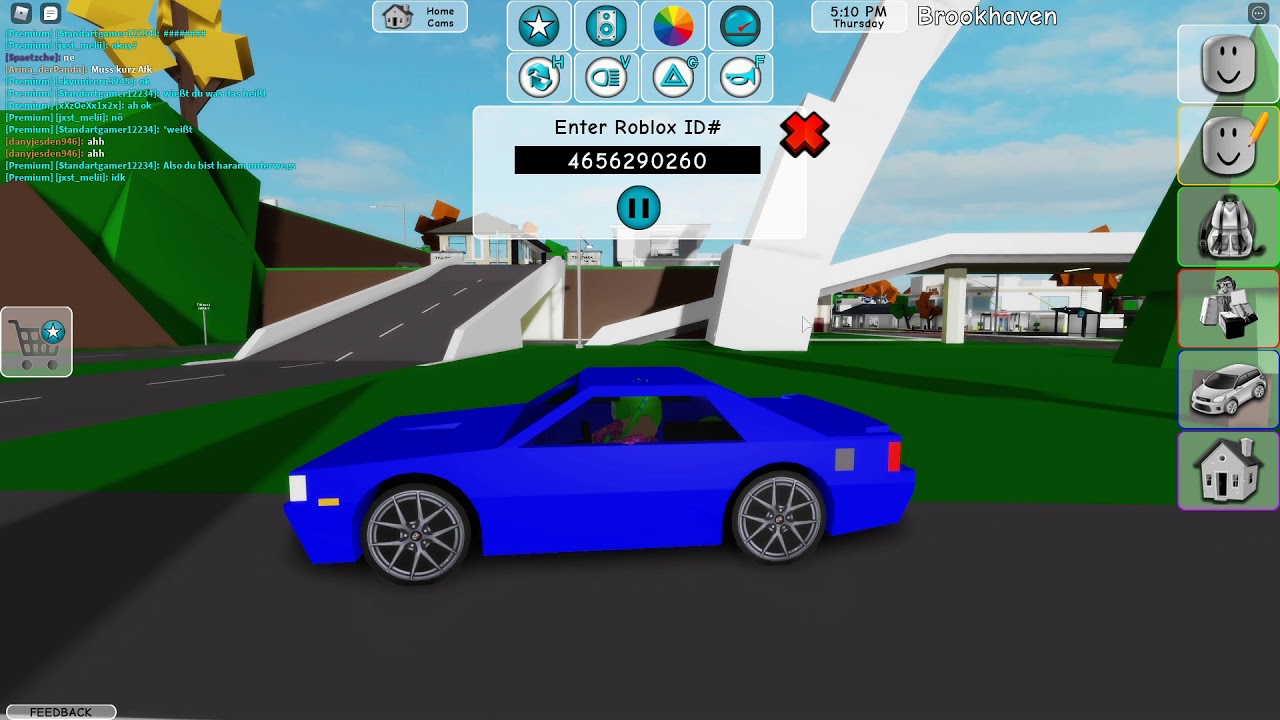Image resolution: width=1280 pixels, height=720 pixels.
Task: Close the Enter Roblox ID panel
Action: point(804,135)
